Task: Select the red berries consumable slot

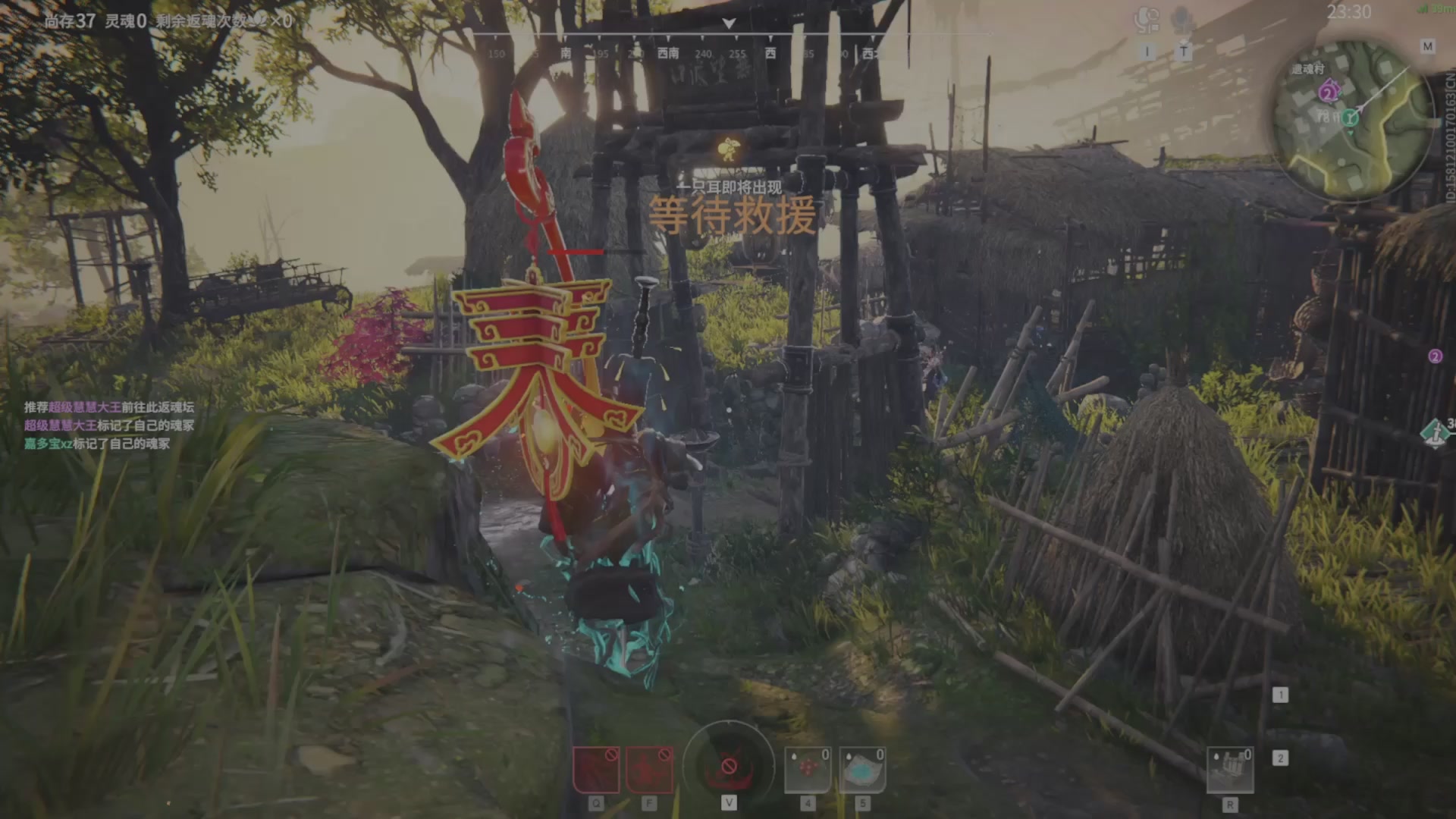Action: pos(808,770)
